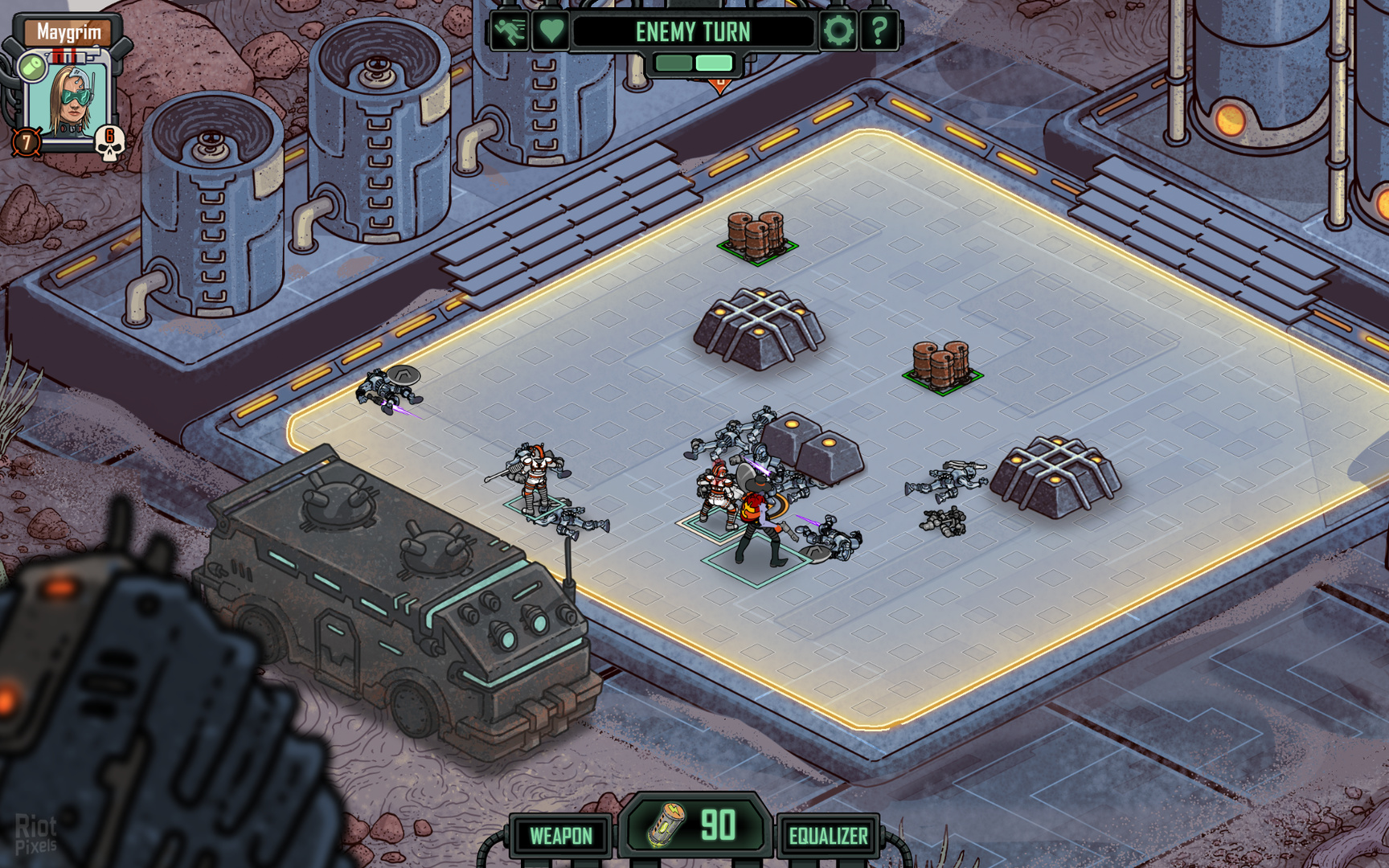
Task: Click the green heart icon
Action: 551,32
